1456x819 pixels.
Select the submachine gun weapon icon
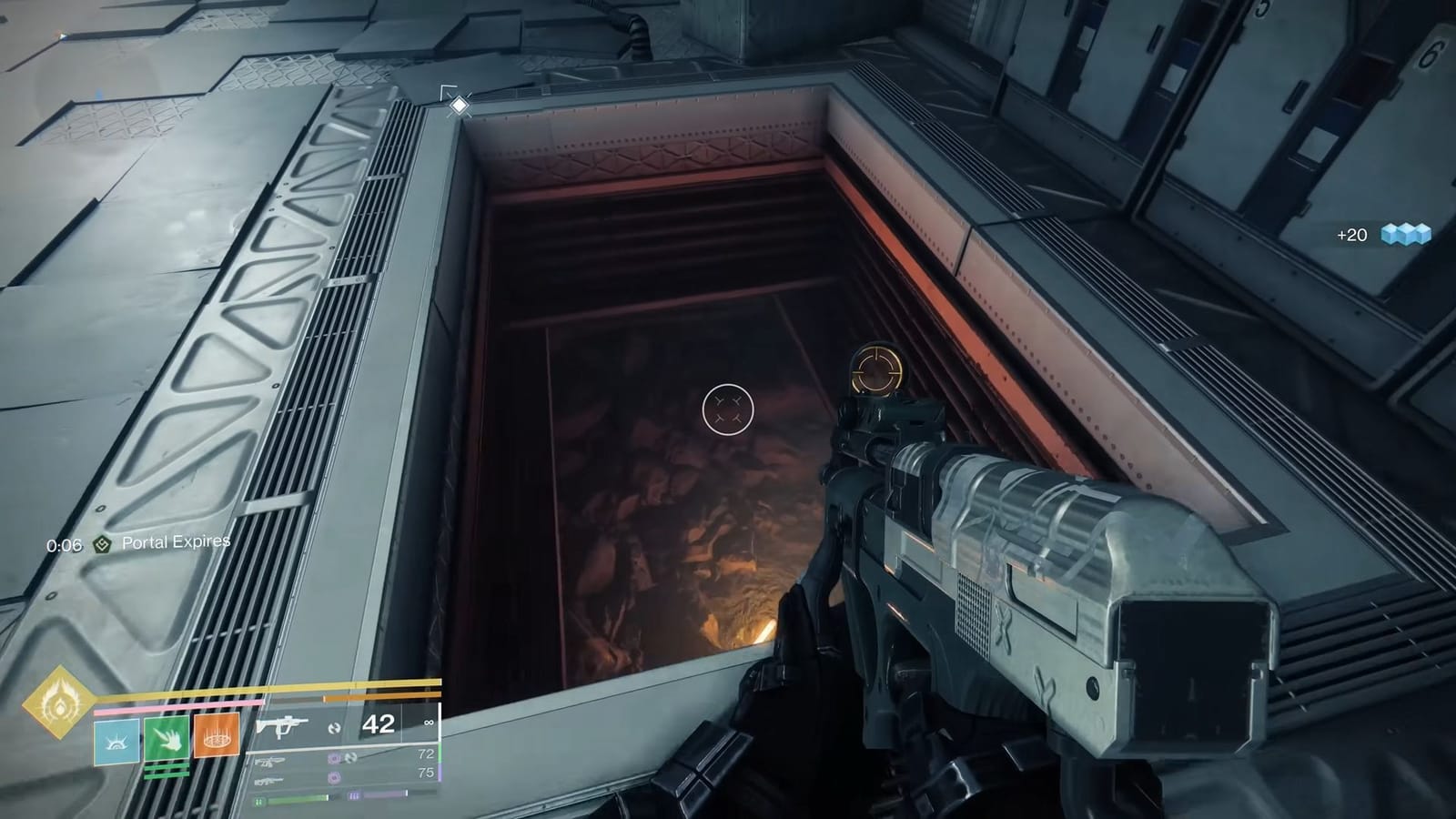[x=281, y=727]
